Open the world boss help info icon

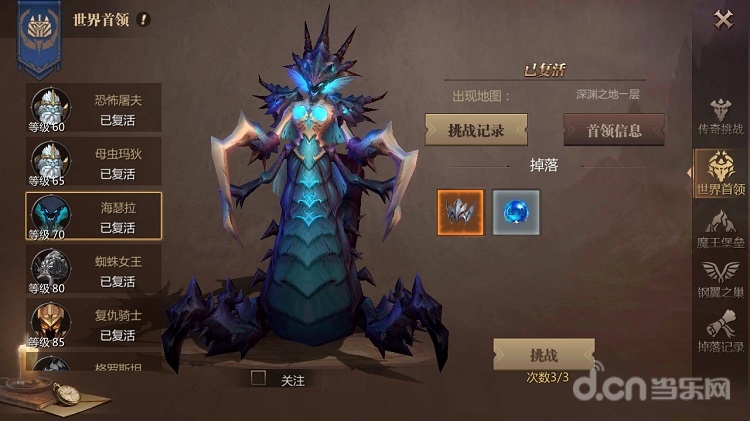point(144,19)
